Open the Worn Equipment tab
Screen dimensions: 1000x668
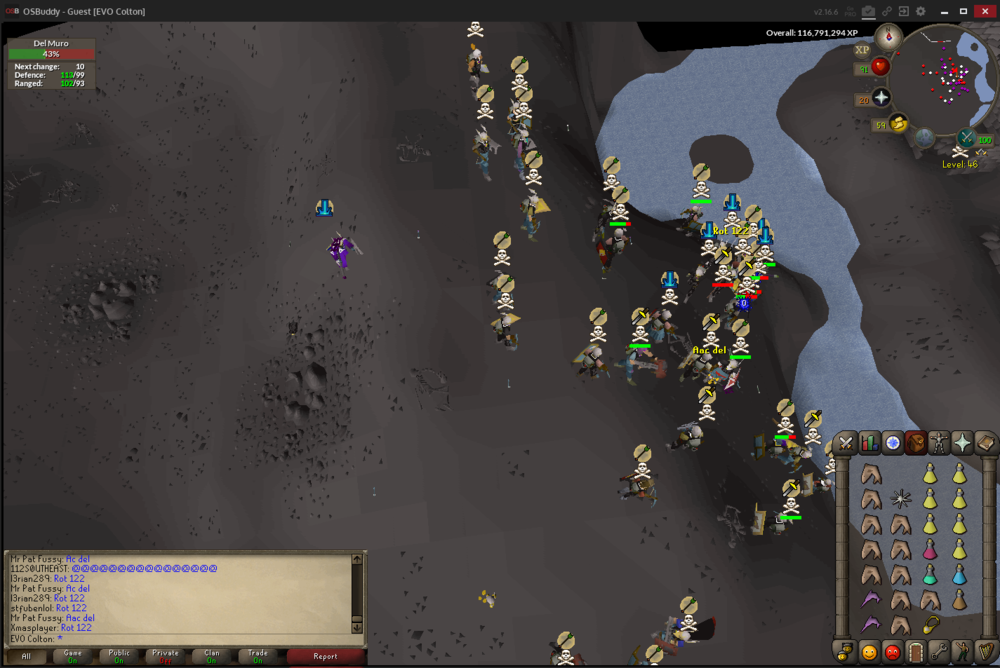tap(939, 442)
